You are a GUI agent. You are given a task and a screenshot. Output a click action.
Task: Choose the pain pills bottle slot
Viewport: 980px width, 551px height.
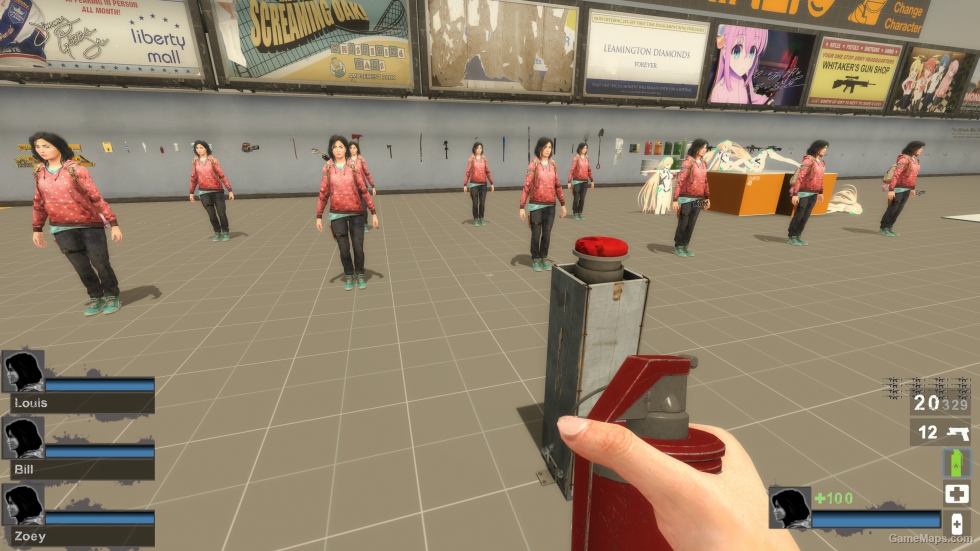tap(956, 523)
